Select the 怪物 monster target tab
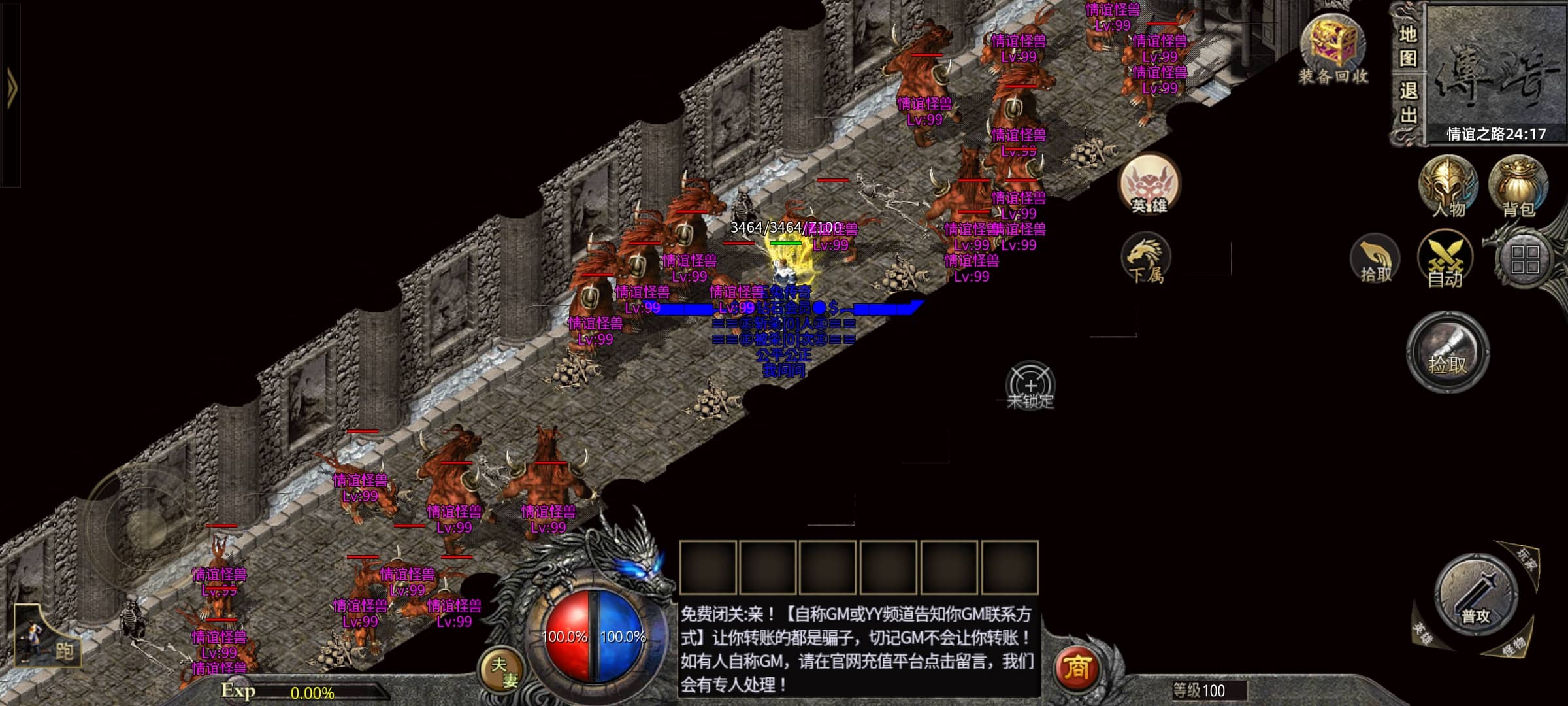Image resolution: width=1568 pixels, height=706 pixels. (x=1514, y=647)
